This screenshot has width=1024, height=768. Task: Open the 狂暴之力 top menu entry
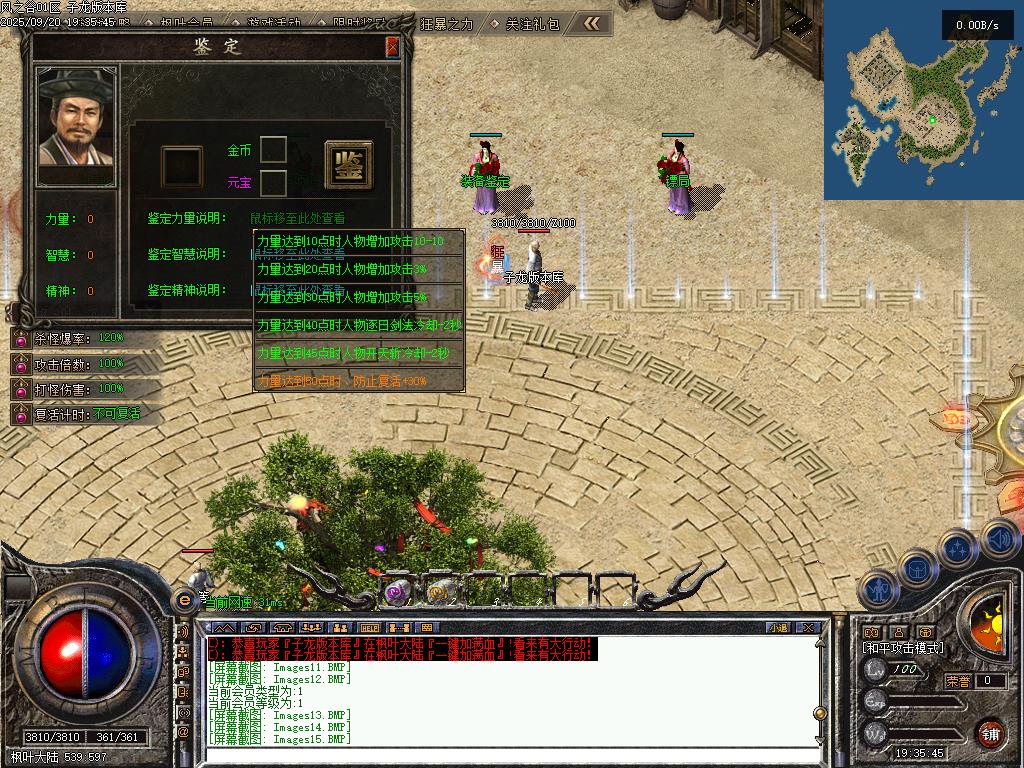[447, 24]
